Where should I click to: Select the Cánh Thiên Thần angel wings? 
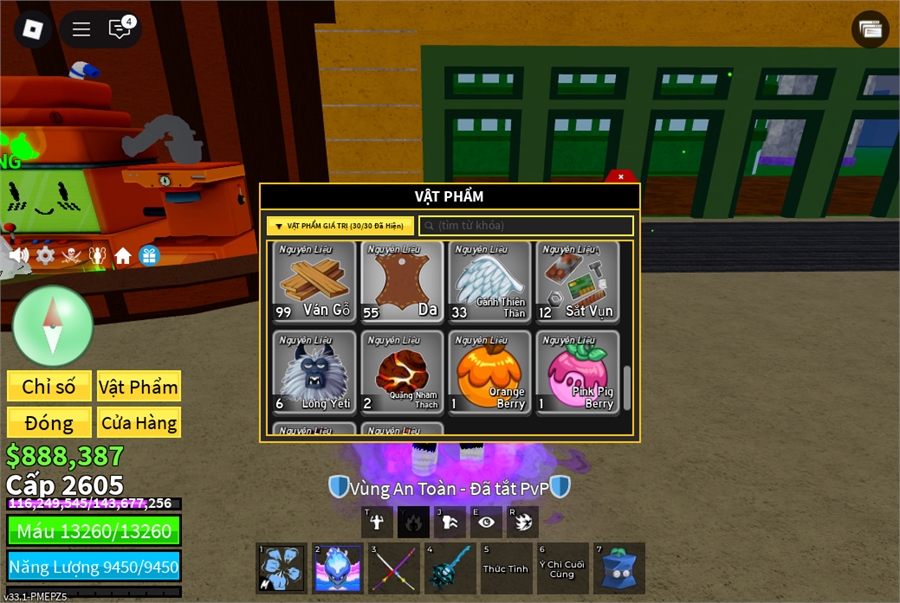pos(489,282)
